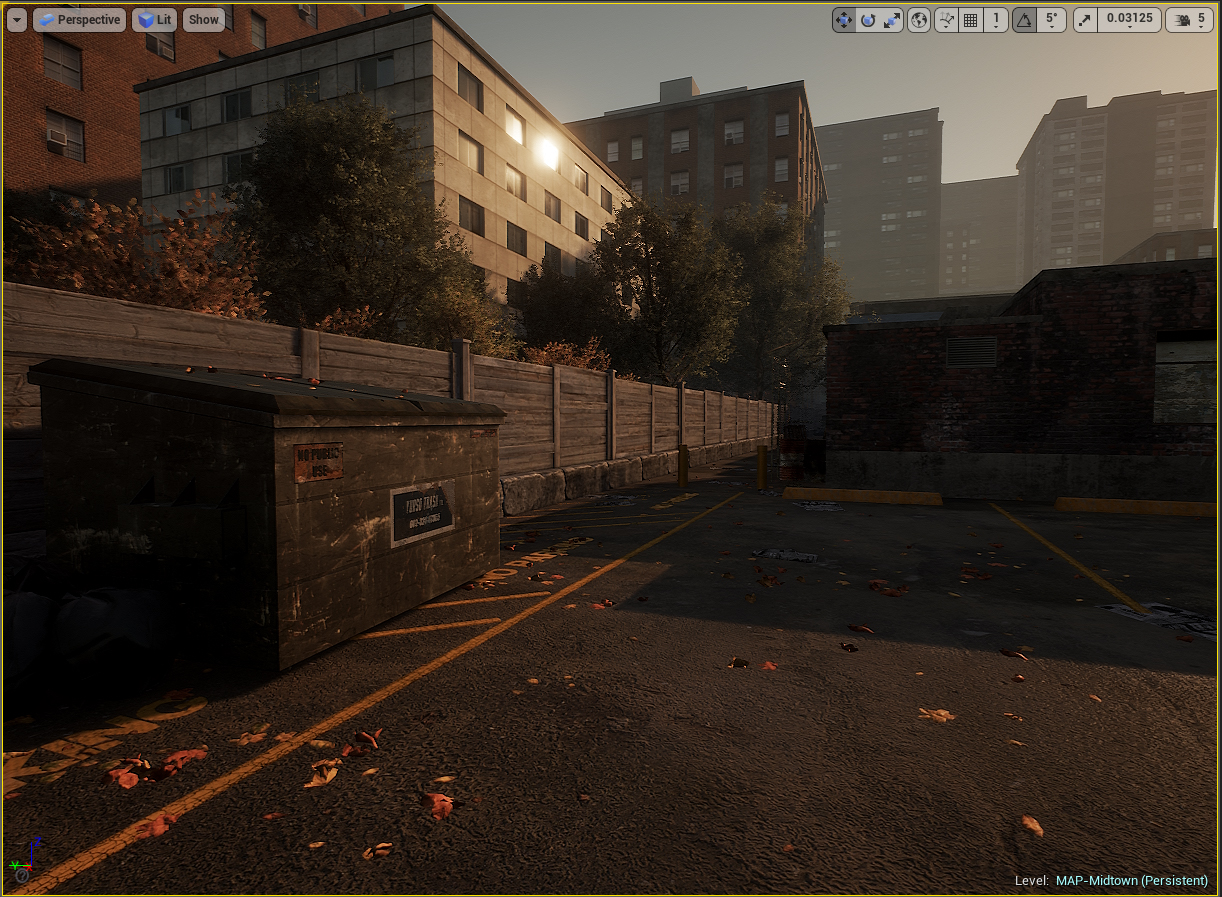Toggle grid snapping with the grid icon

pyautogui.click(x=970, y=20)
